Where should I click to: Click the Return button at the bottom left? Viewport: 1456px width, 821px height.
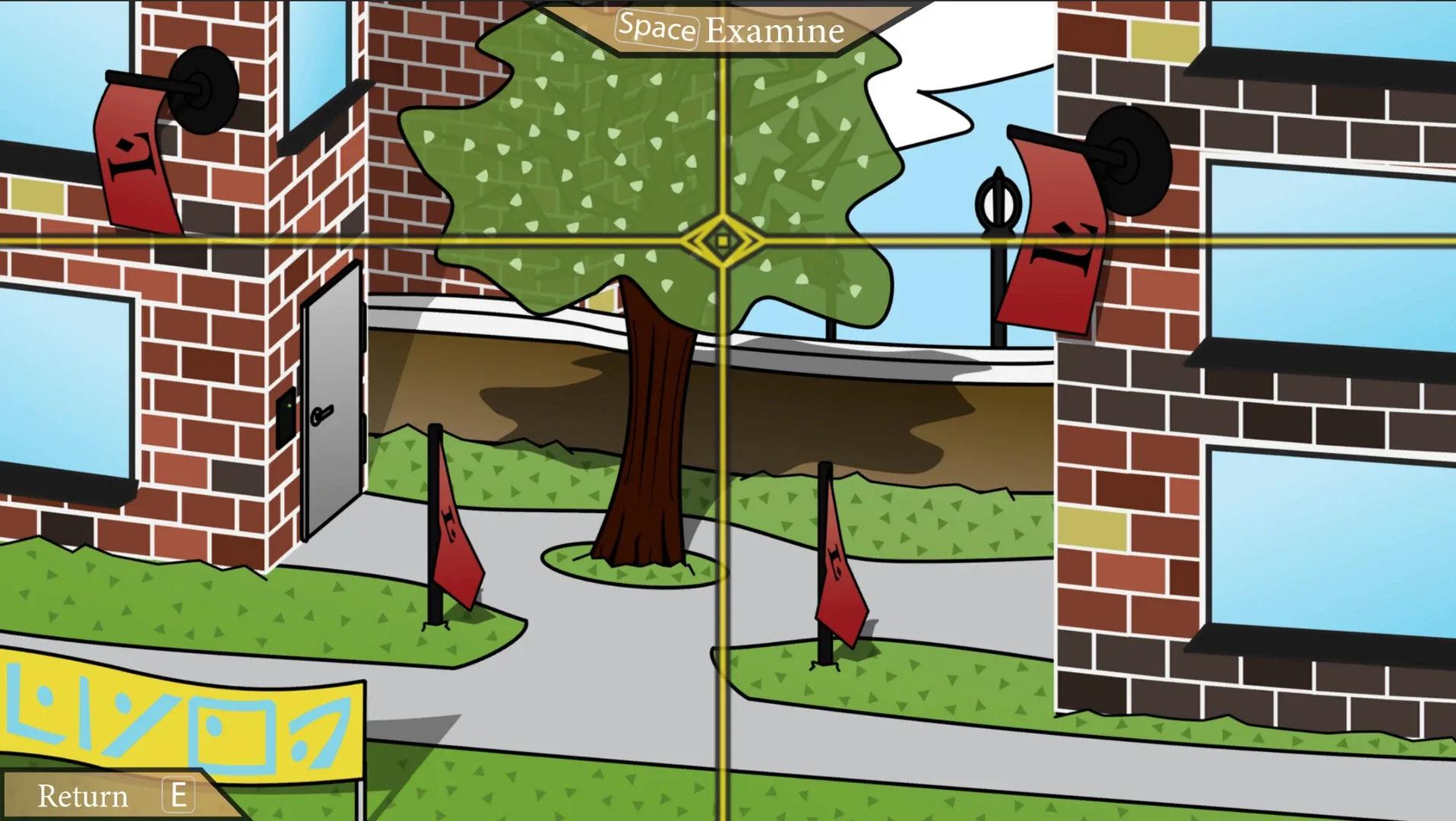tap(84, 796)
